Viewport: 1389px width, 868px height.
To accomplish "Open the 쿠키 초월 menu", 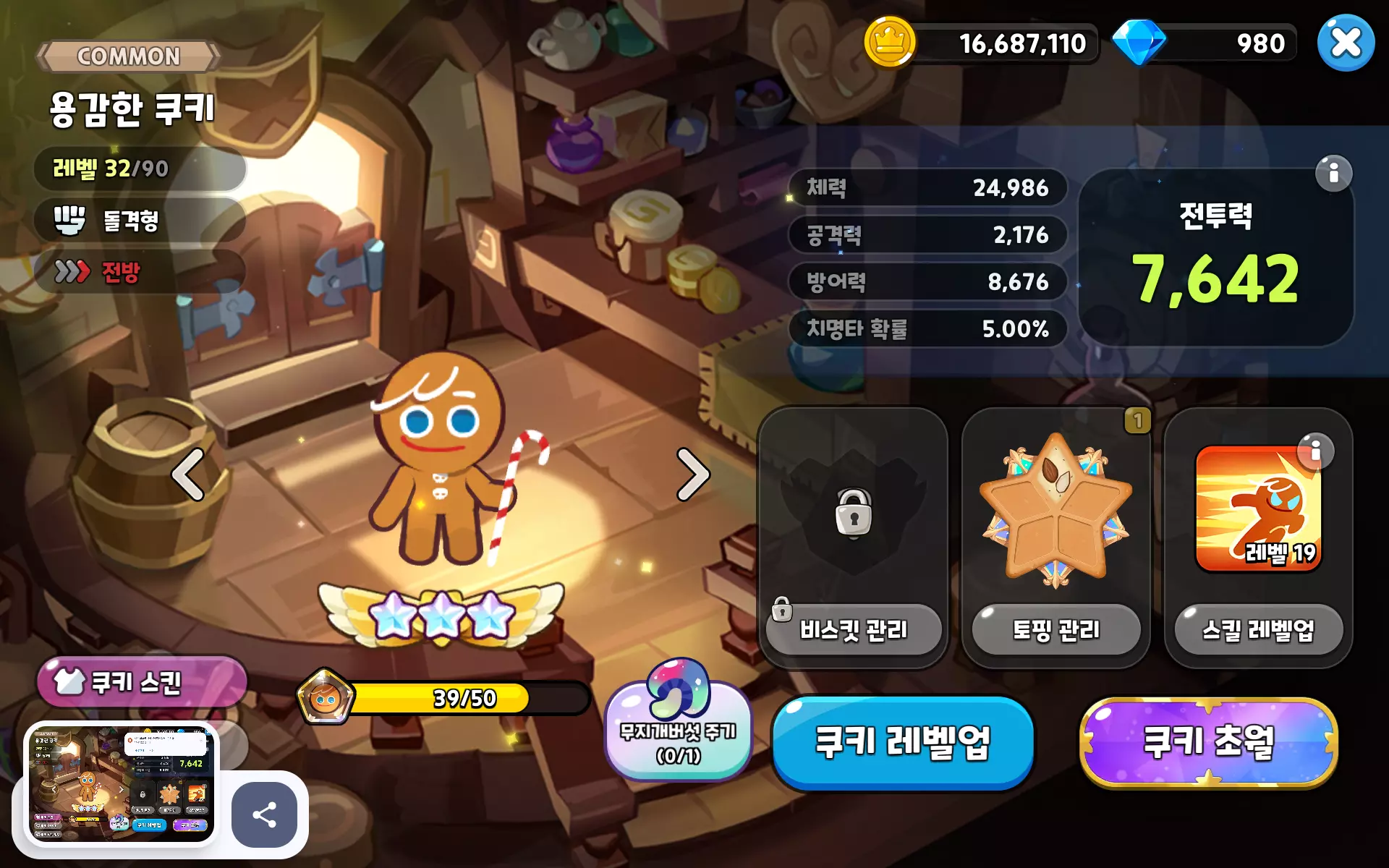I will click(x=1207, y=742).
